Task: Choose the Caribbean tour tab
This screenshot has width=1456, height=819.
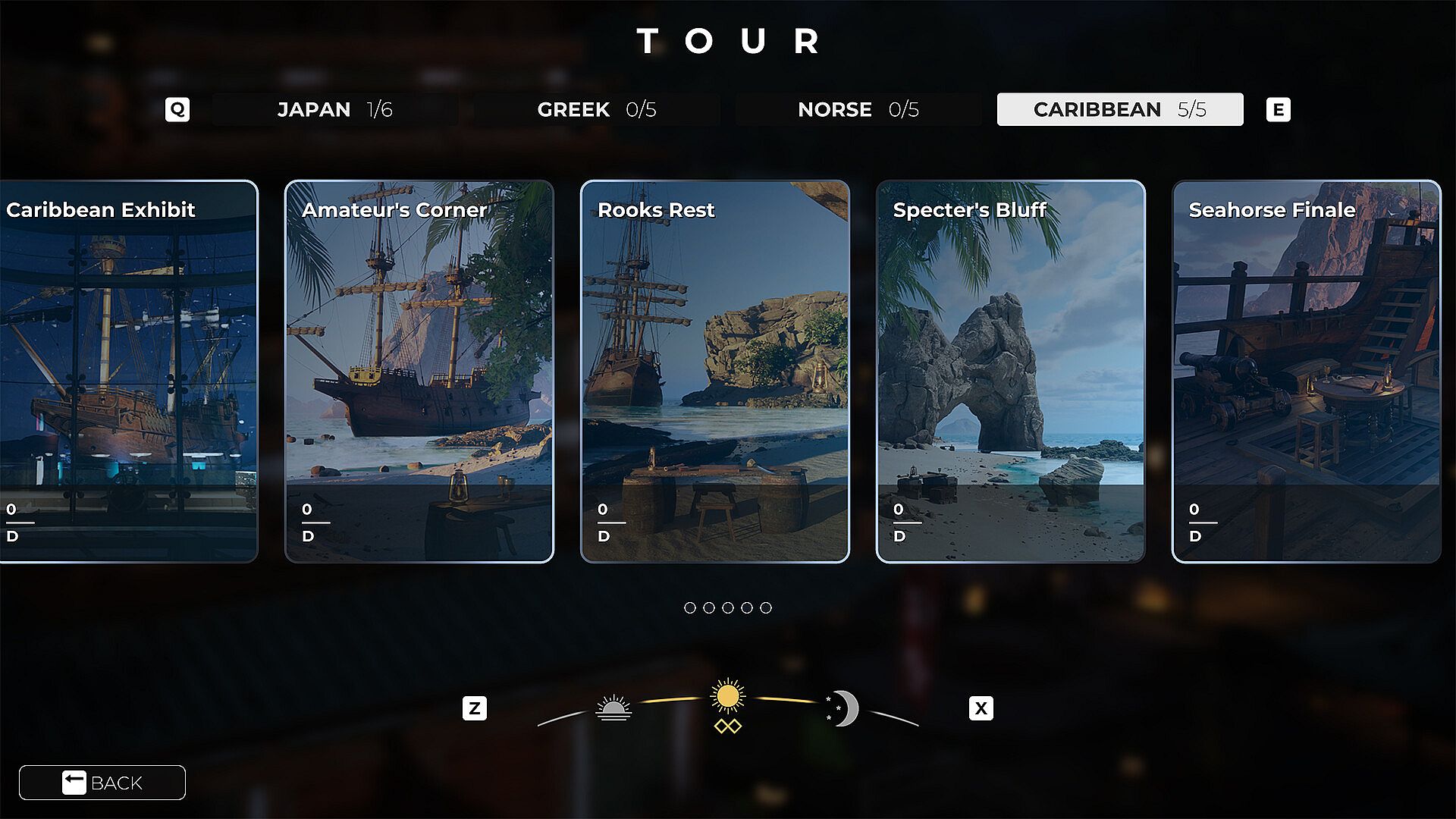Action: [1119, 109]
